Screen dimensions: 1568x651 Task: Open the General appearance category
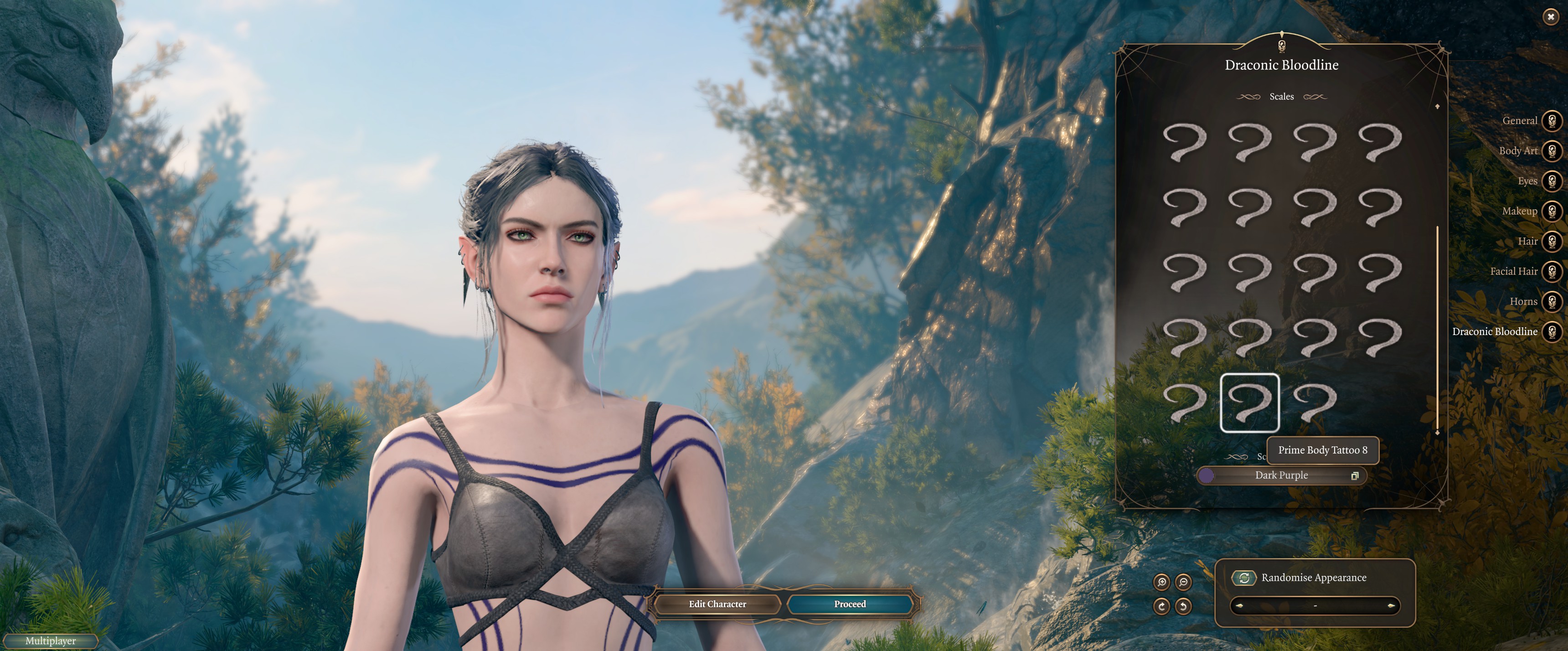pyautogui.click(x=1552, y=120)
